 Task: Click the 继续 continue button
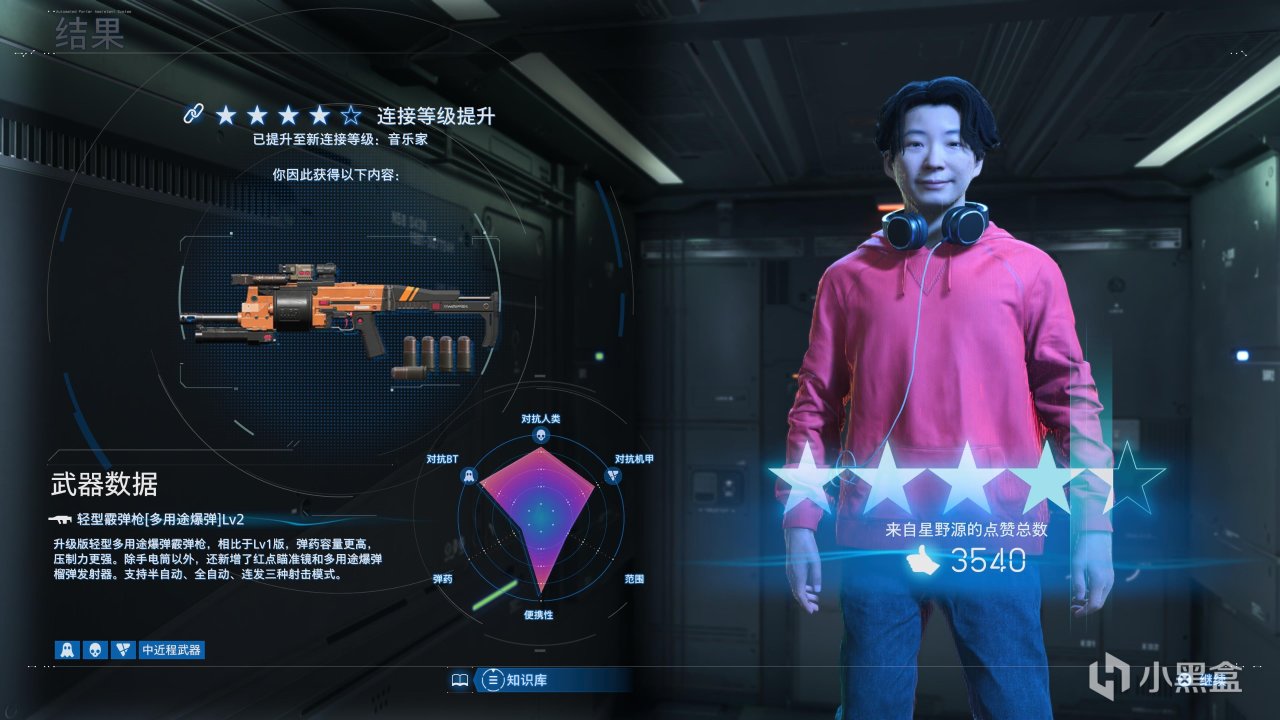click(1200, 681)
